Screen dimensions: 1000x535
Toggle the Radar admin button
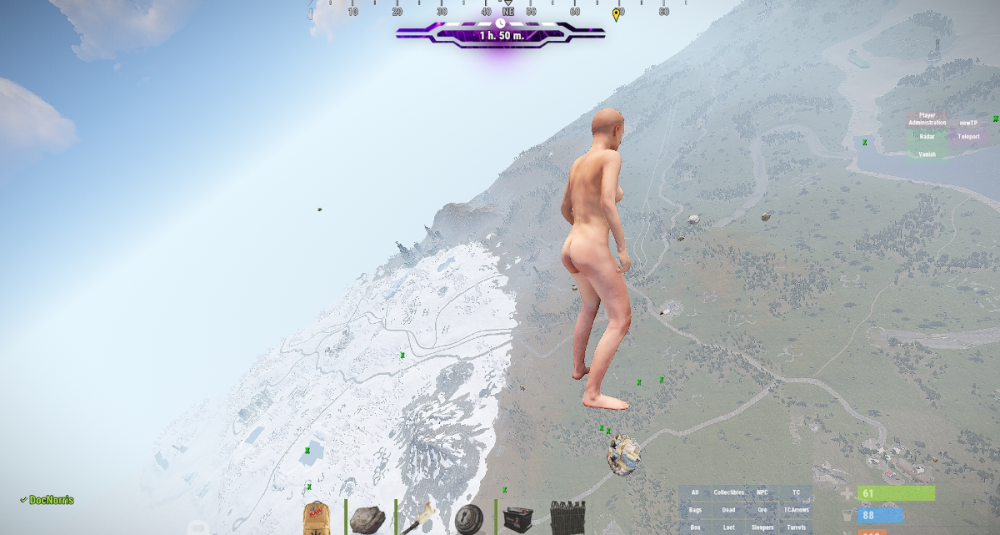coord(926,136)
